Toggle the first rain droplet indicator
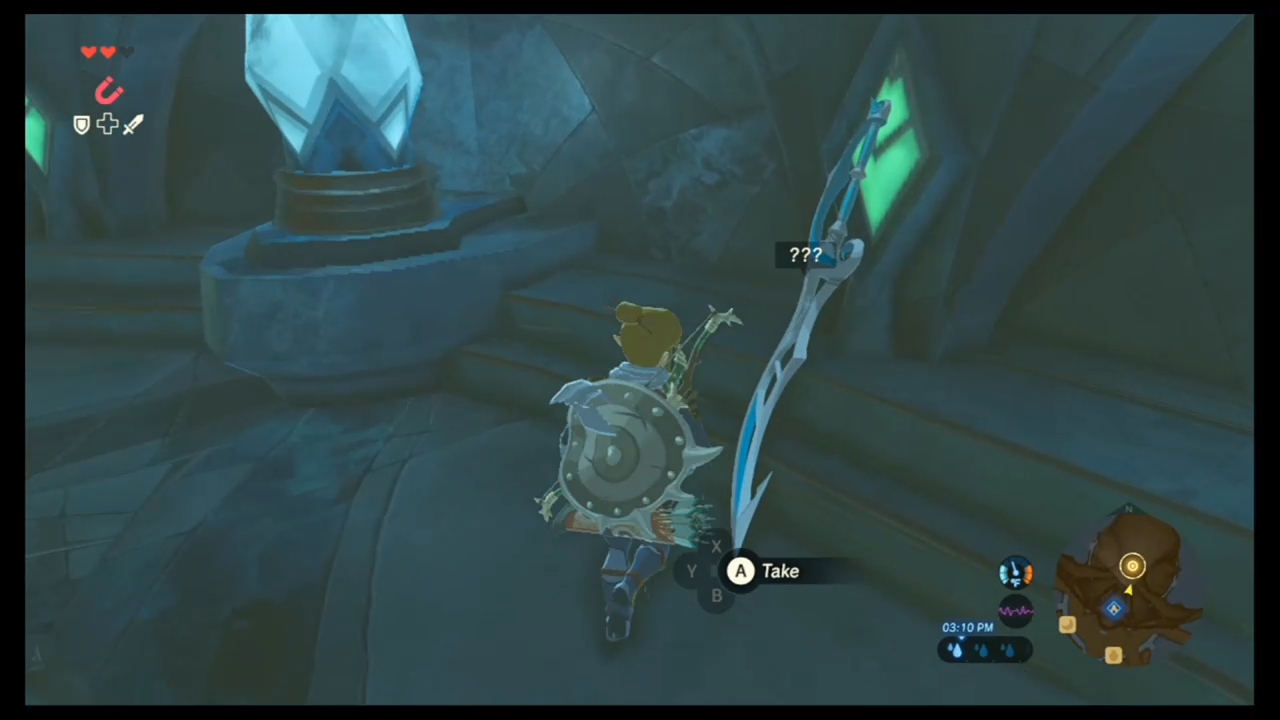This screenshot has height=720, width=1280. click(956, 649)
